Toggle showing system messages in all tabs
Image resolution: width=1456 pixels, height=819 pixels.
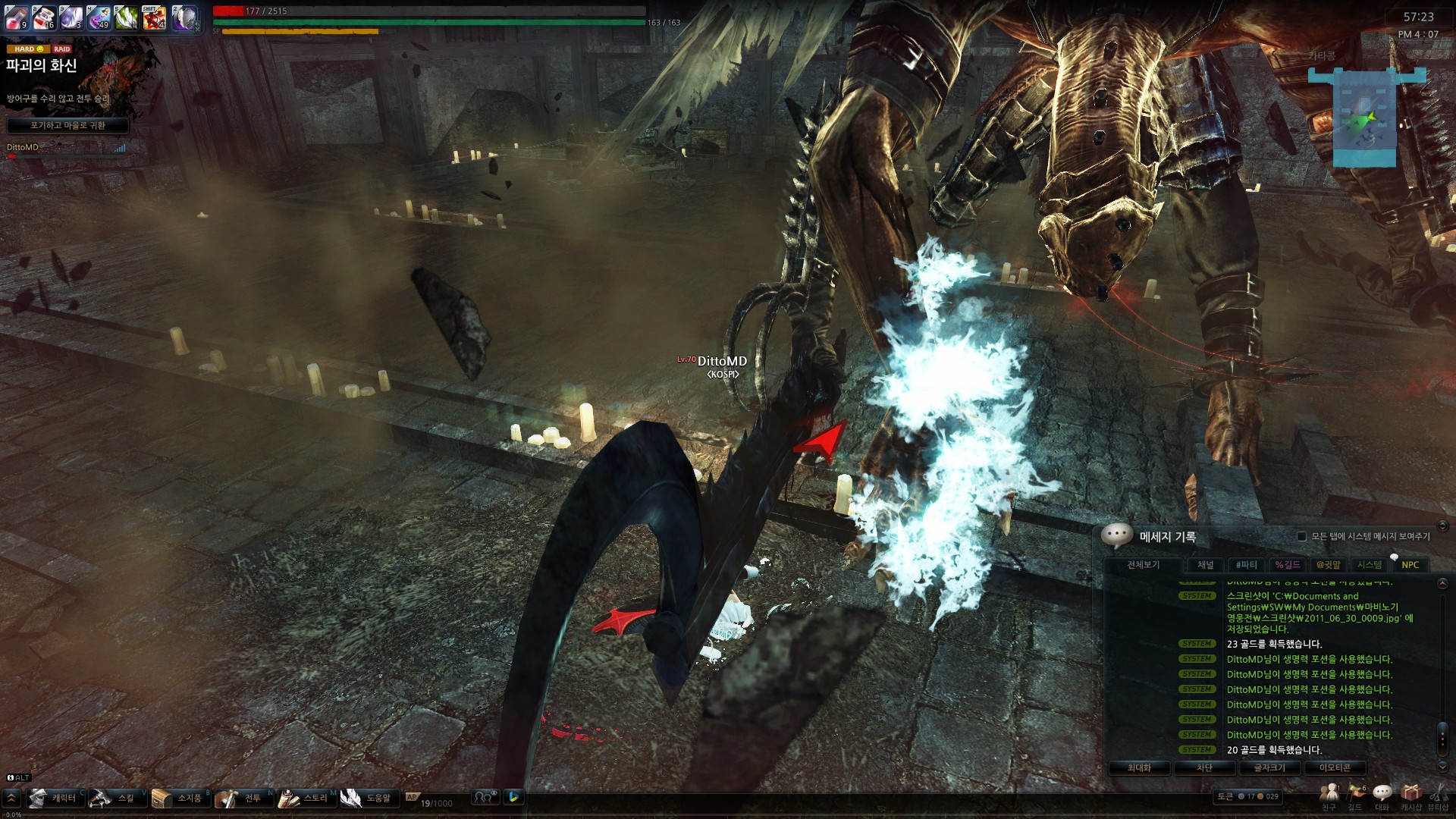1301,536
